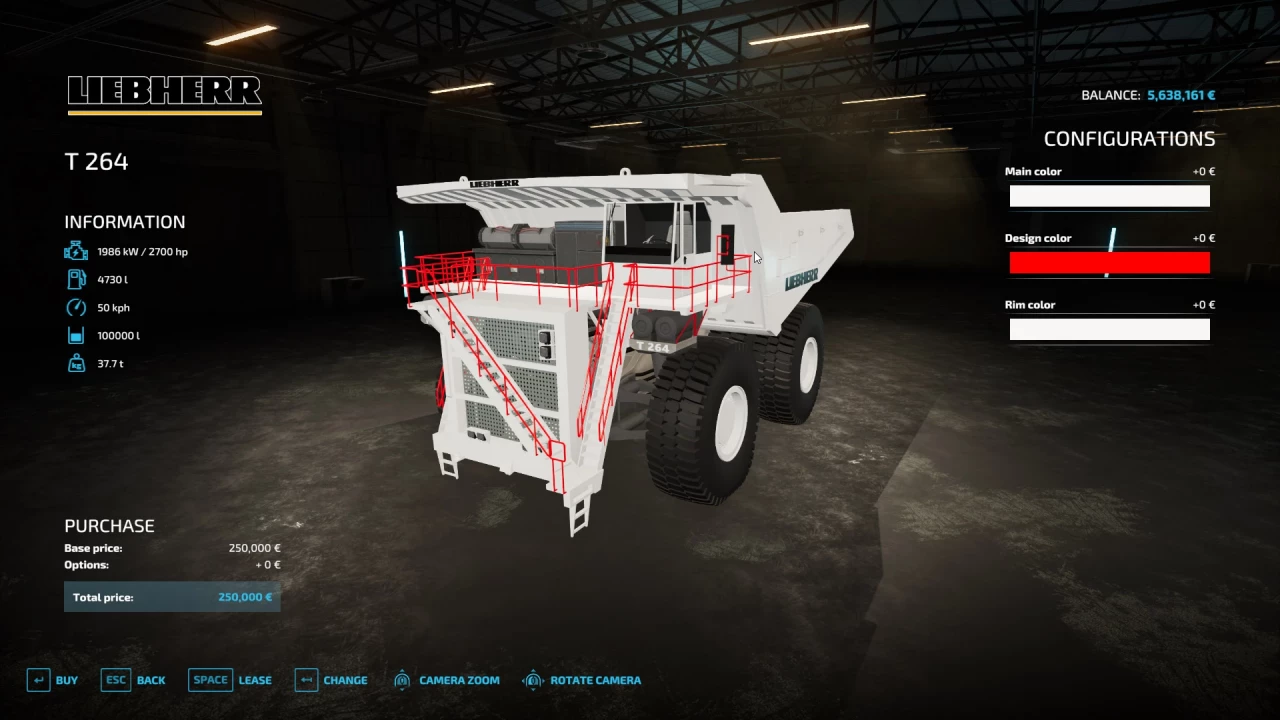Pick a new Main color swatch
1280x720 pixels.
pyautogui.click(x=1109, y=196)
